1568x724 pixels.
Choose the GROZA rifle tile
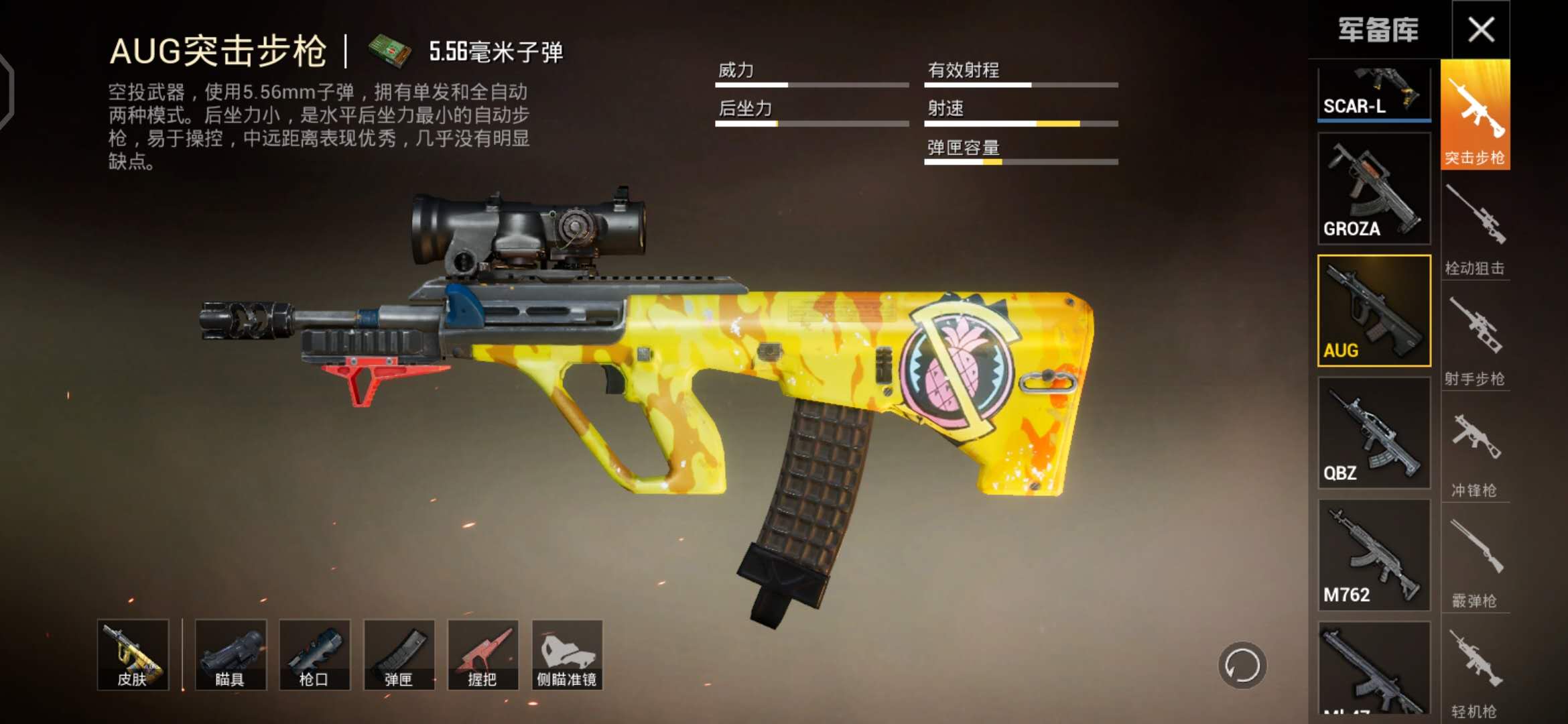pos(1374,188)
